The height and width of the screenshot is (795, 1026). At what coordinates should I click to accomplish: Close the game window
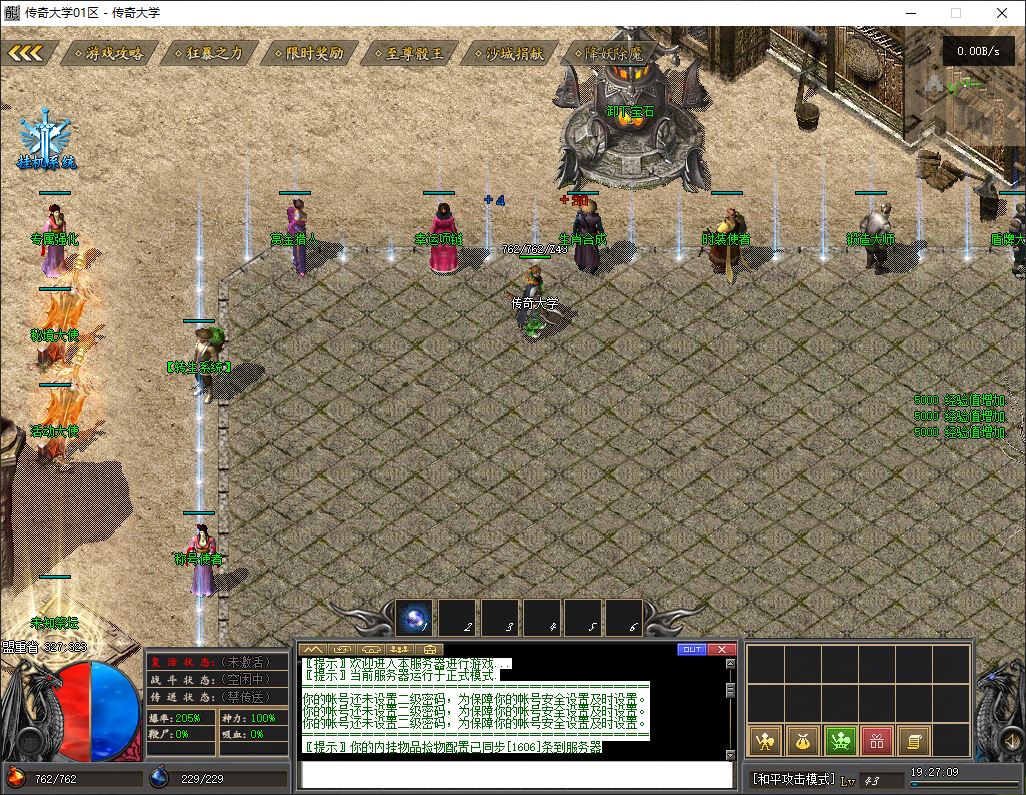click(x=1002, y=13)
